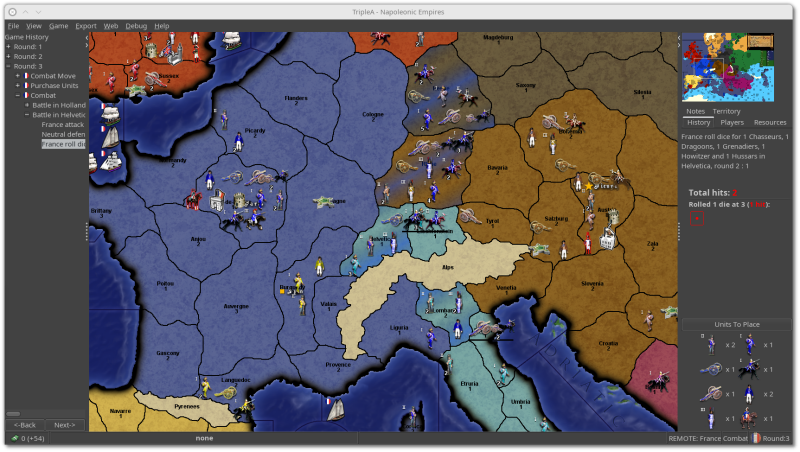
Task: Advance history with the Next button
Action: tap(64, 425)
